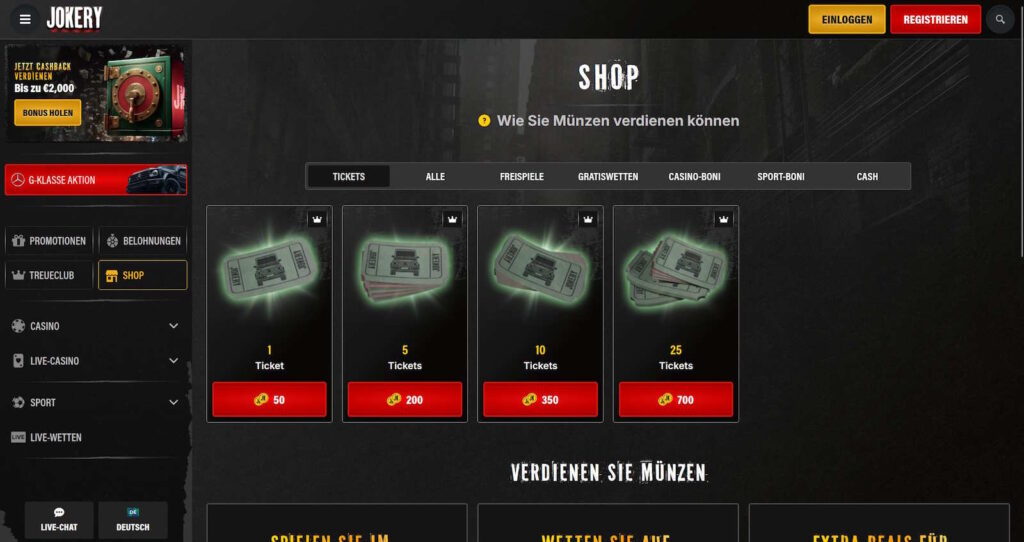Open the Belohnungen section

[x=143, y=241]
